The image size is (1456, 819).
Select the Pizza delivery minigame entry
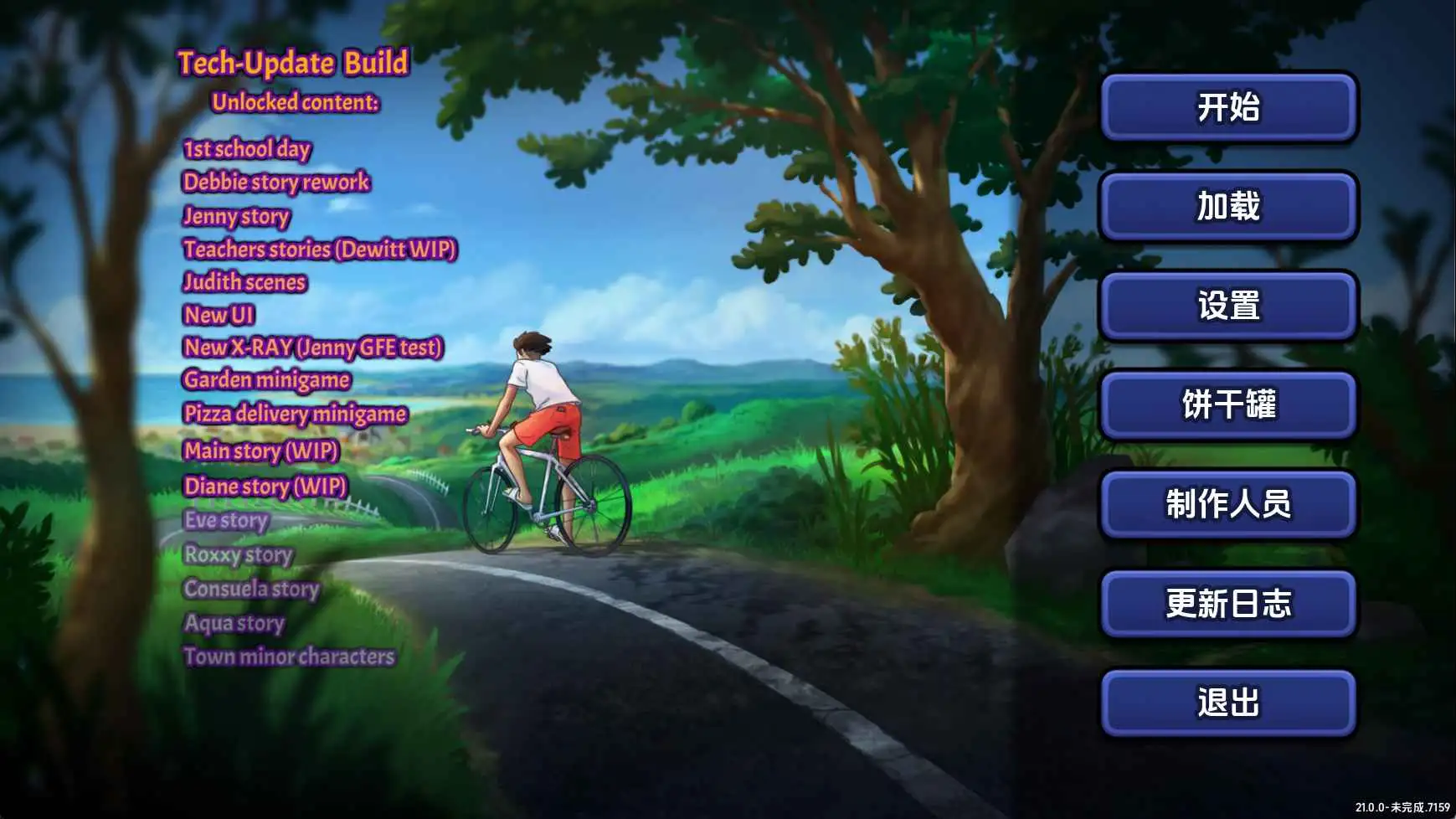(296, 415)
